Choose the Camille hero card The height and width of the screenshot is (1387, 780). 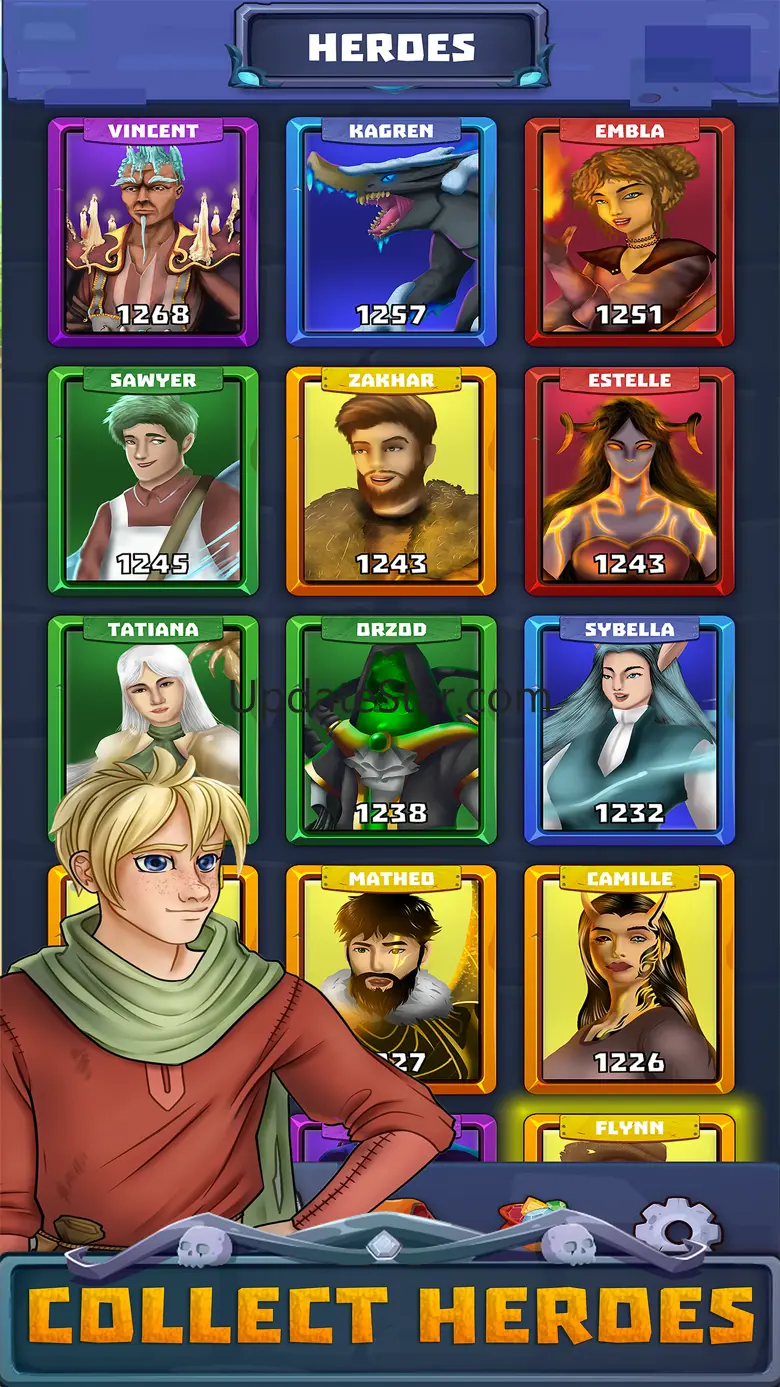coord(629,979)
